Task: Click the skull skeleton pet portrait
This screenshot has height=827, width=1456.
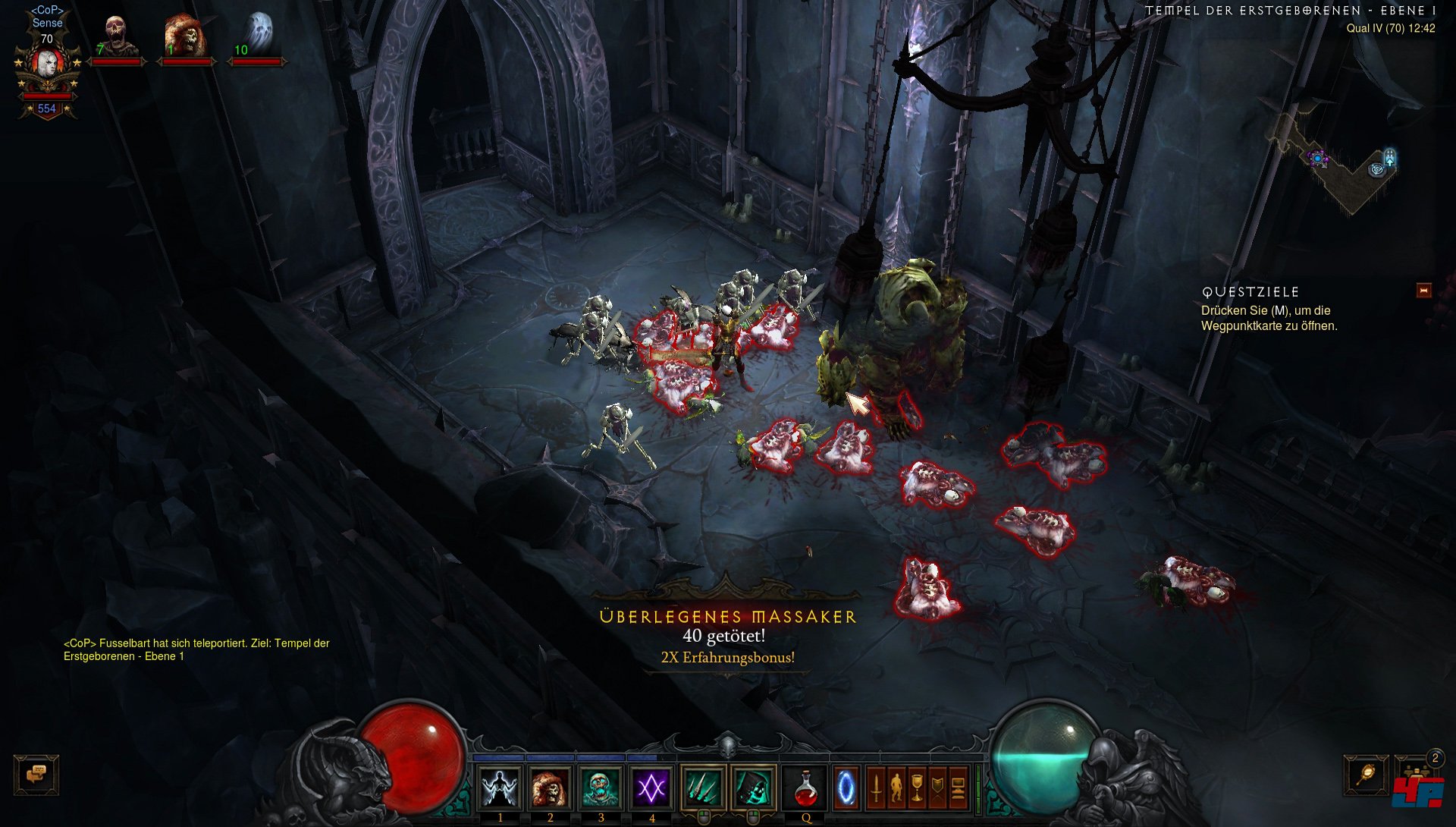Action: coord(116,36)
